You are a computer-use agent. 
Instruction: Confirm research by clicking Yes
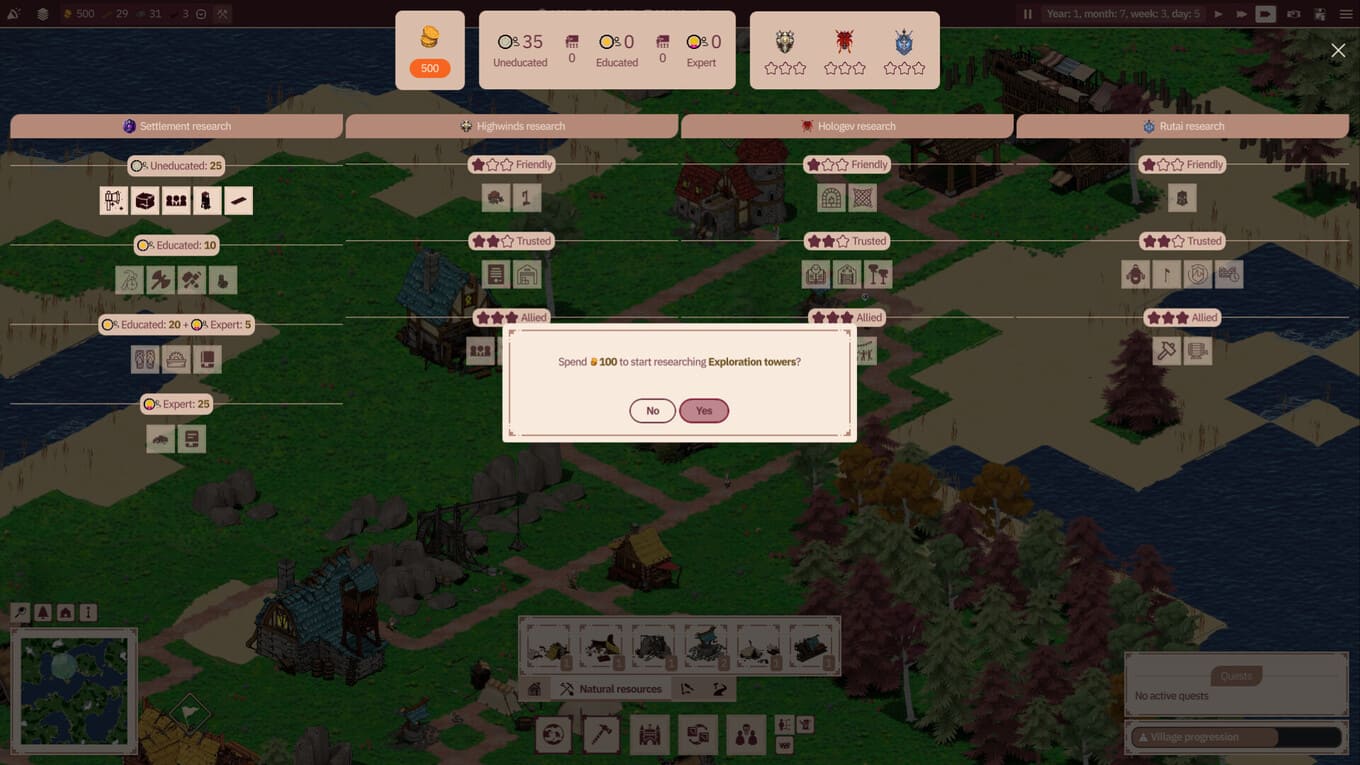pos(704,411)
